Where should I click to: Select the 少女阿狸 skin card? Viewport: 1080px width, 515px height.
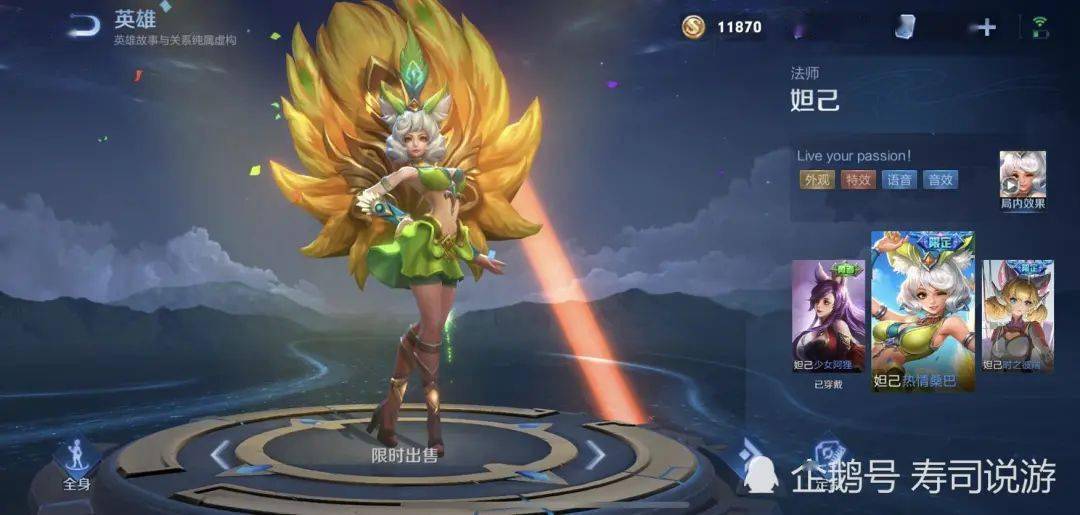click(x=828, y=320)
